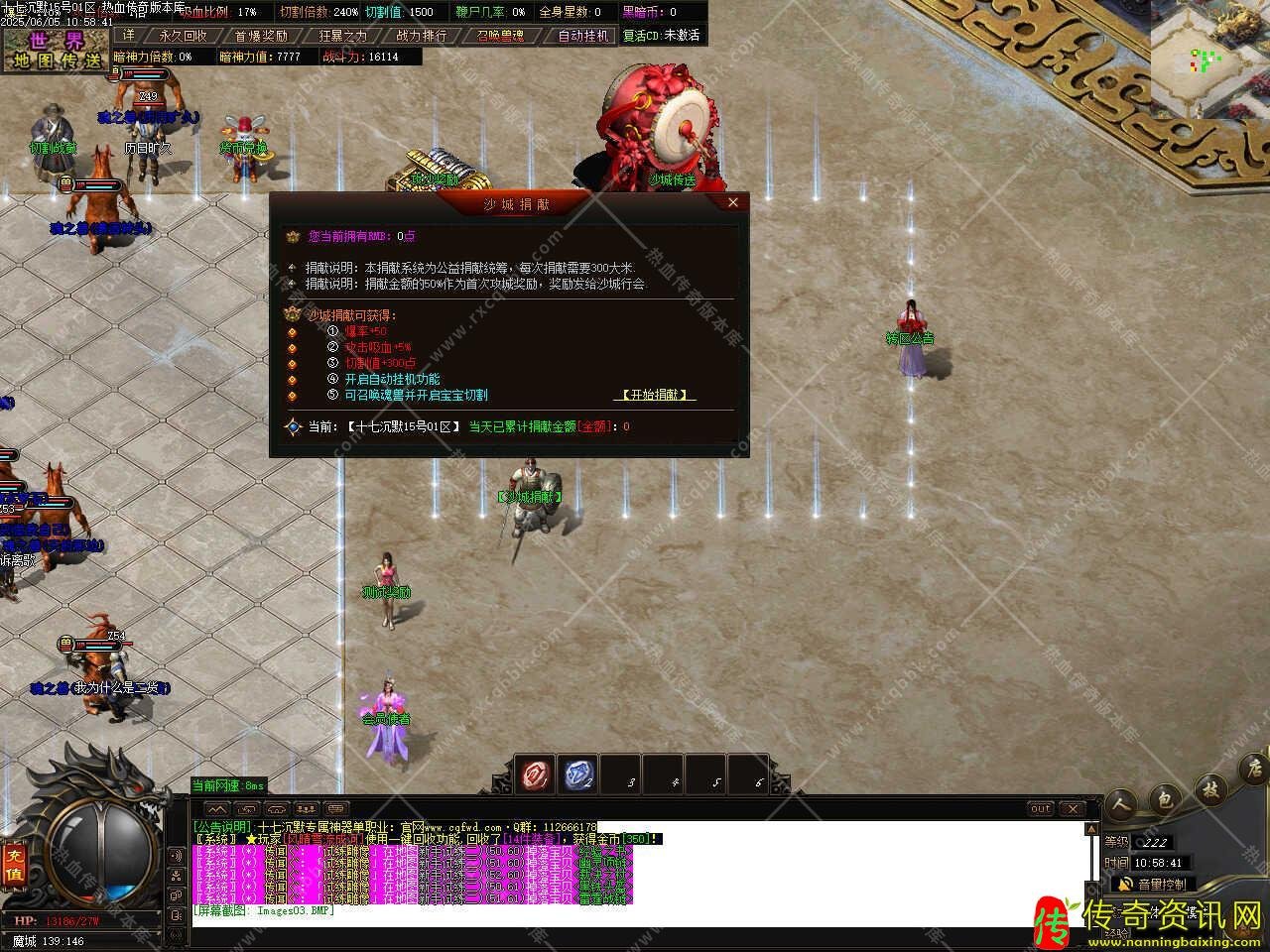Viewport: 1270px width, 952px height.
Task: Select the 首爆奖励 first-drop rewards button
Action: (x=261, y=36)
